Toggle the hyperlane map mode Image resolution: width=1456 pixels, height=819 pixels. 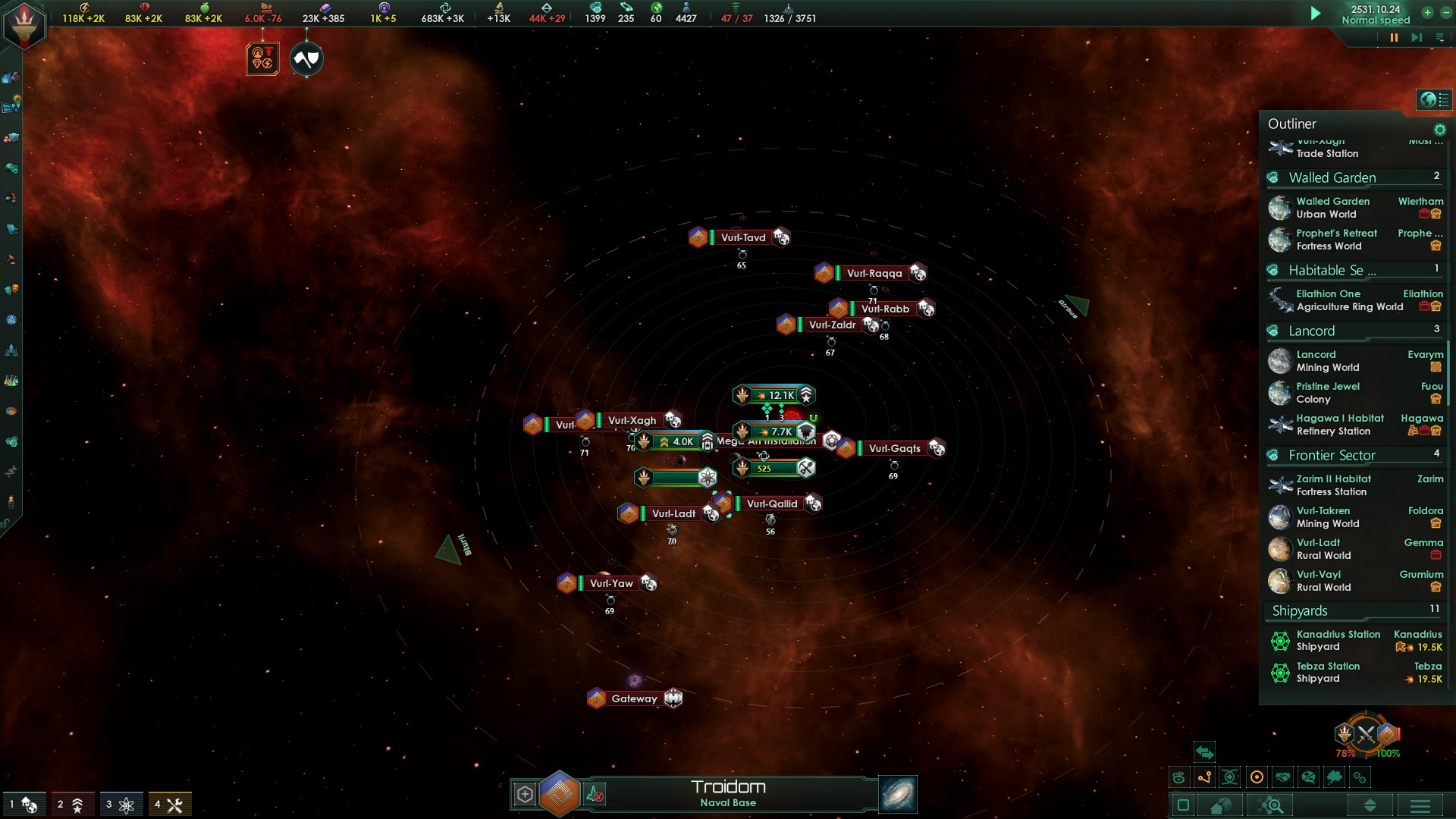tap(1204, 776)
